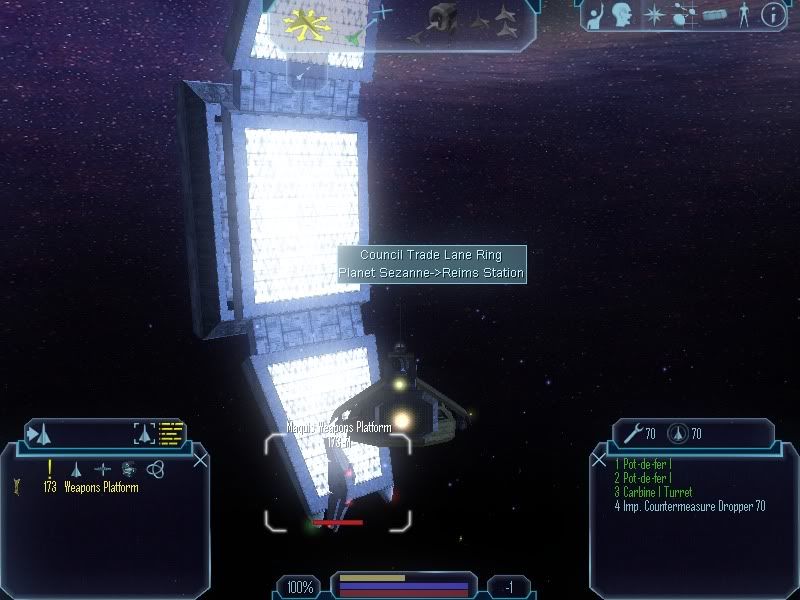Select the Carbine I Turret weapon
The height and width of the screenshot is (600, 800).
pos(655,492)
